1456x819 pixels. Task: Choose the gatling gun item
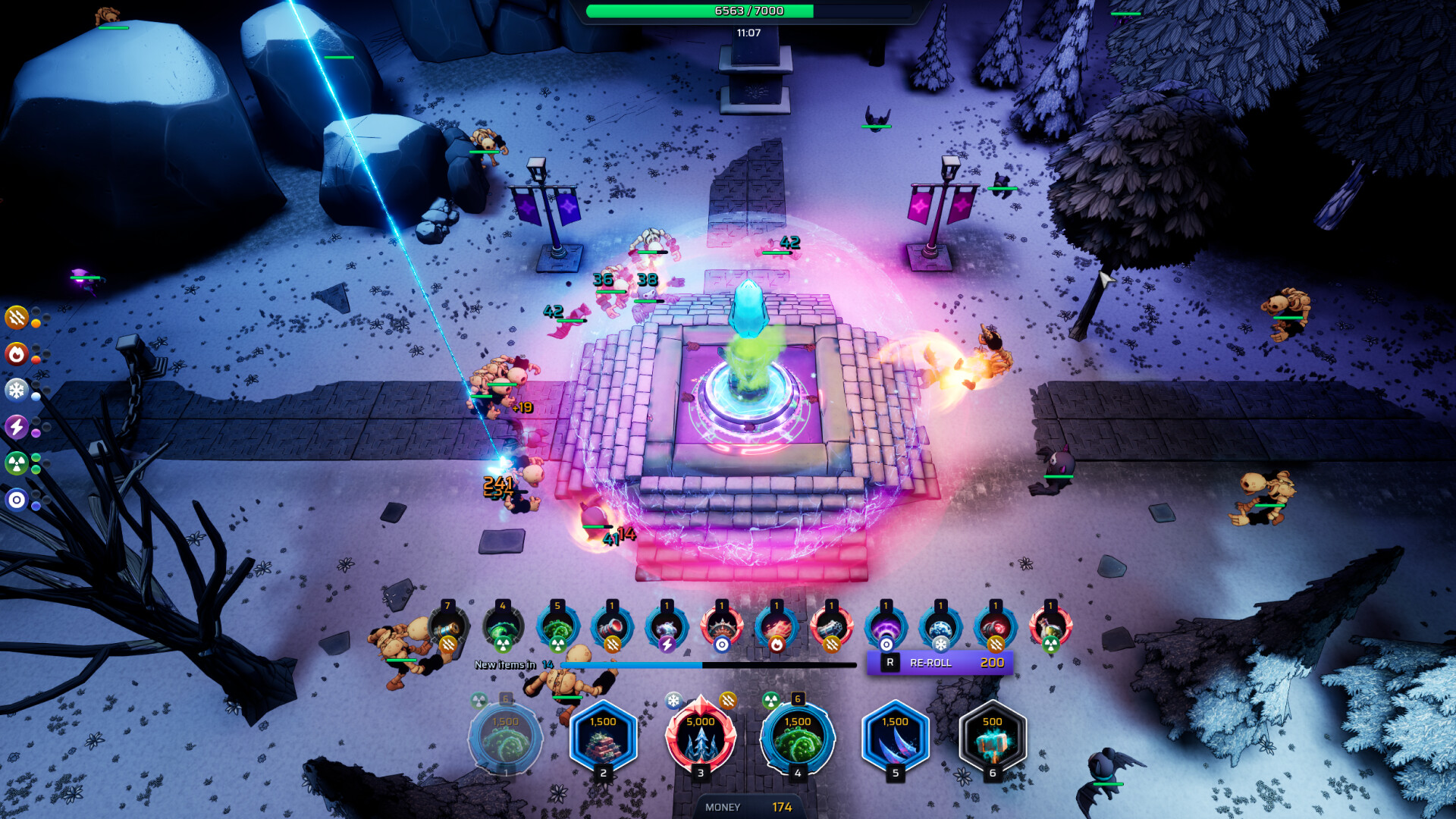831,628
